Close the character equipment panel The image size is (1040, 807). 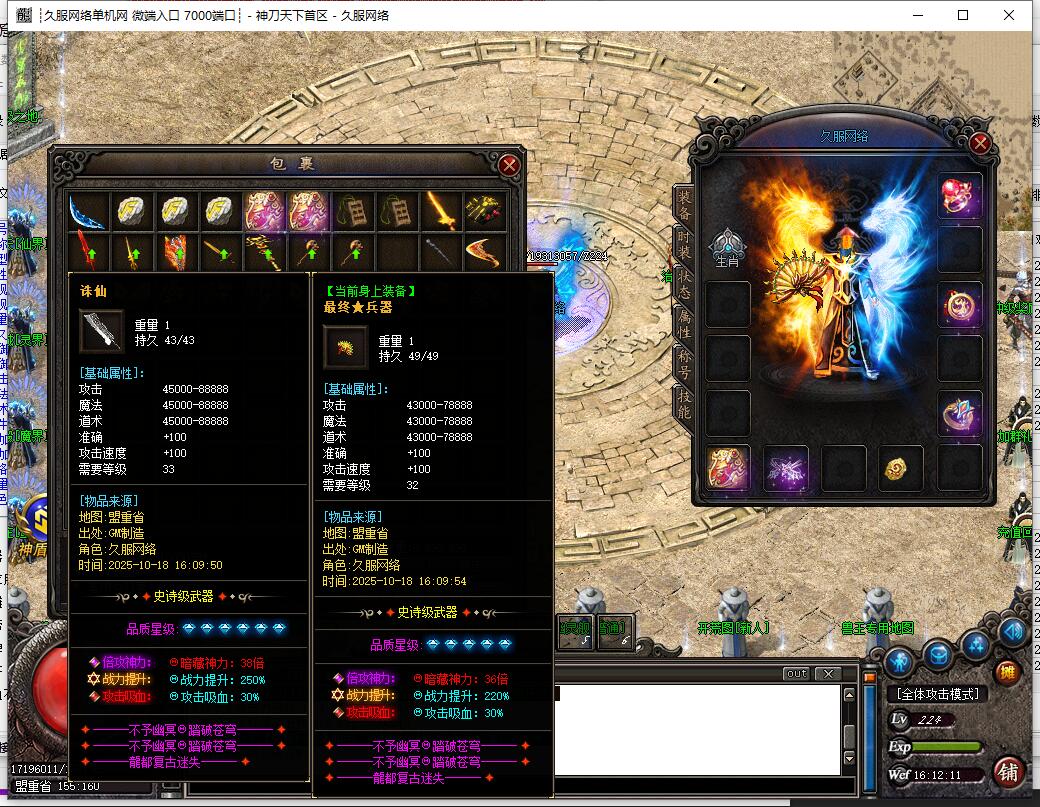click(979, 143)
